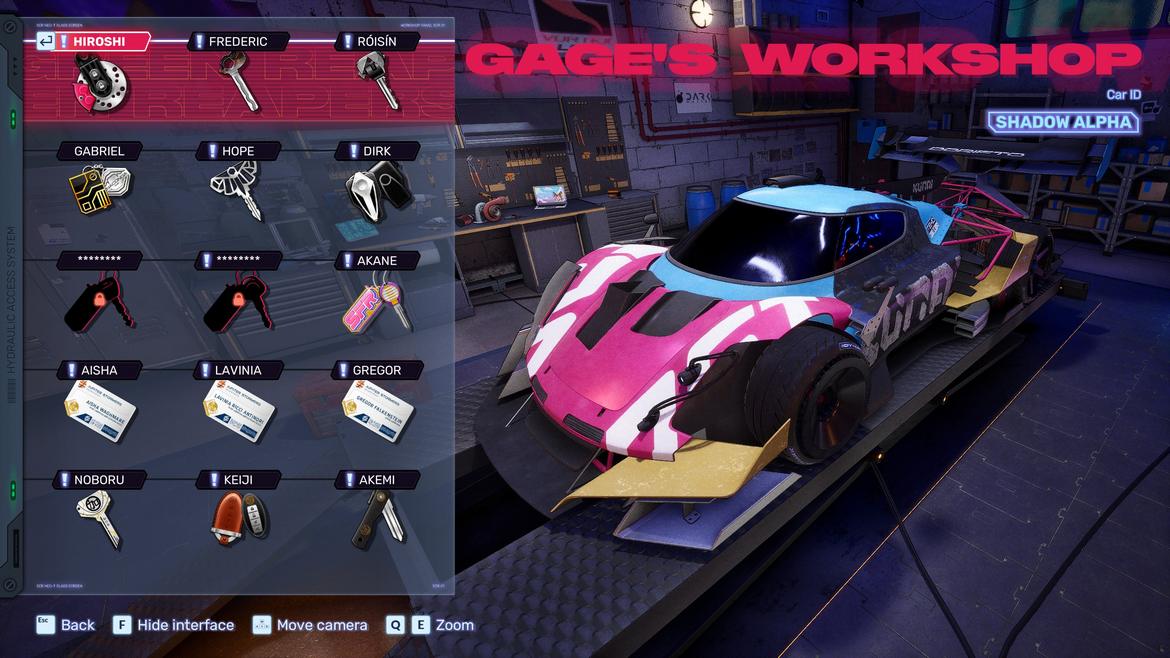Viewport: 1170px width, 658px height.
Task: Pick Noboru's vintage silver key
Action: [x=99, y=518]
